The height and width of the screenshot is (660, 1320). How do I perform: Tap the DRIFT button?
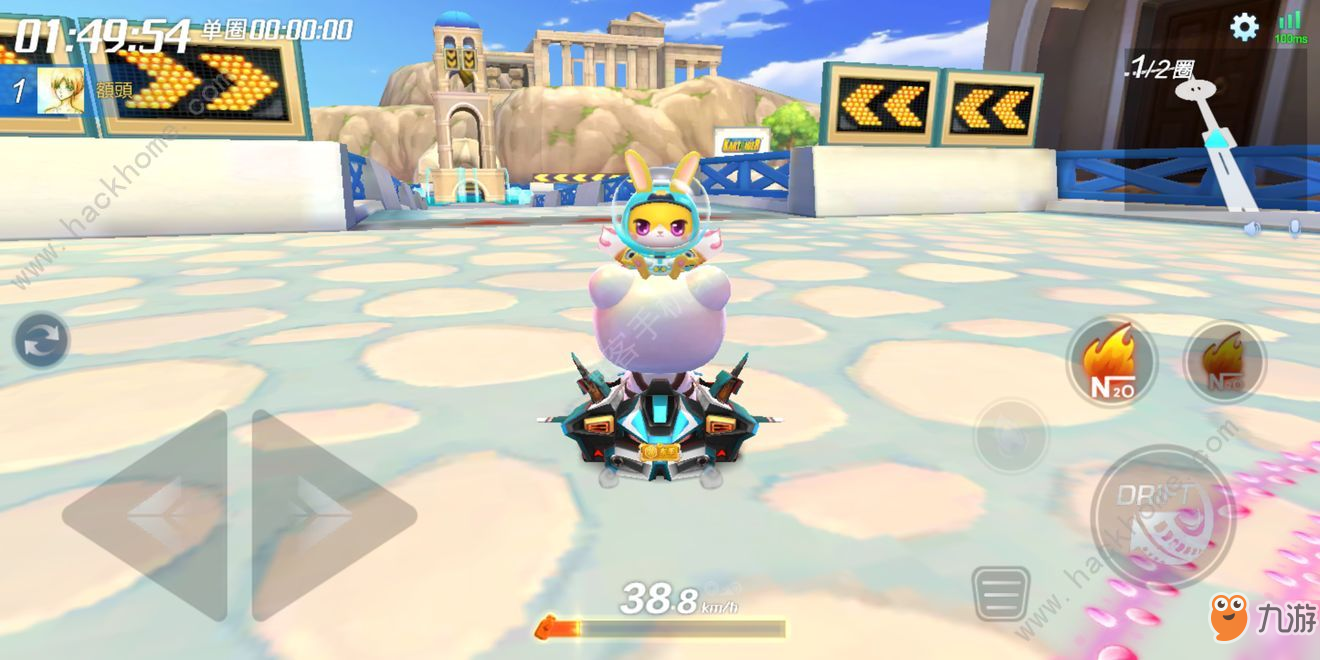pos(1162,516)
